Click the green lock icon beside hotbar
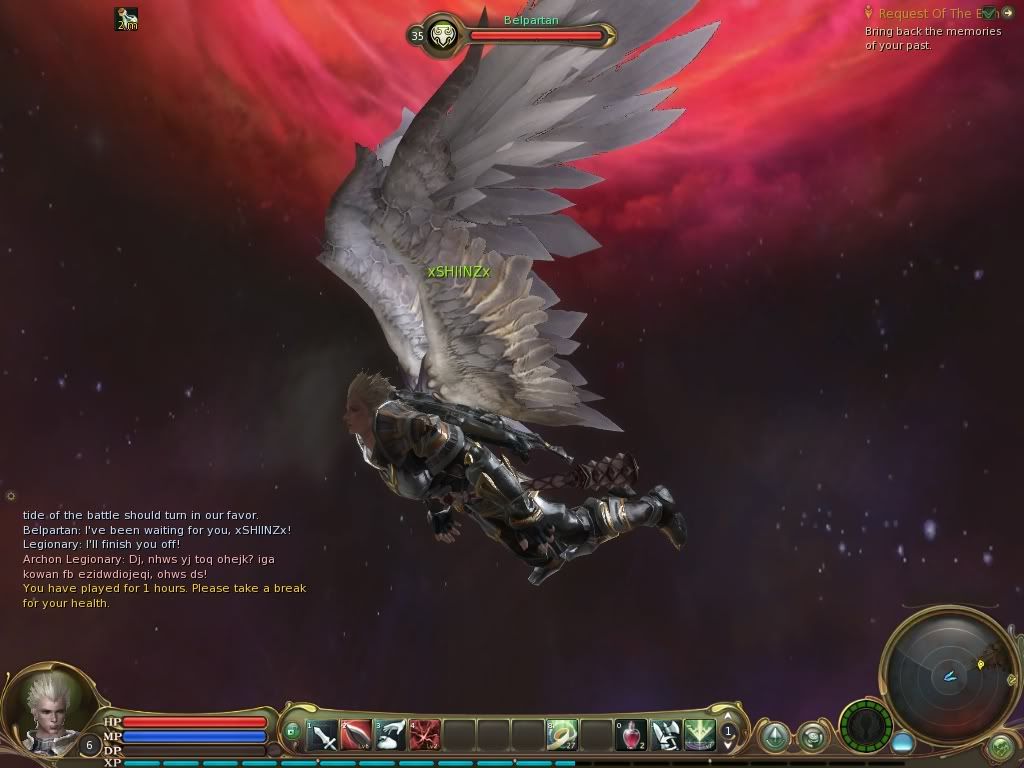This screenshot has height=768, width=1024. point(293,731)
